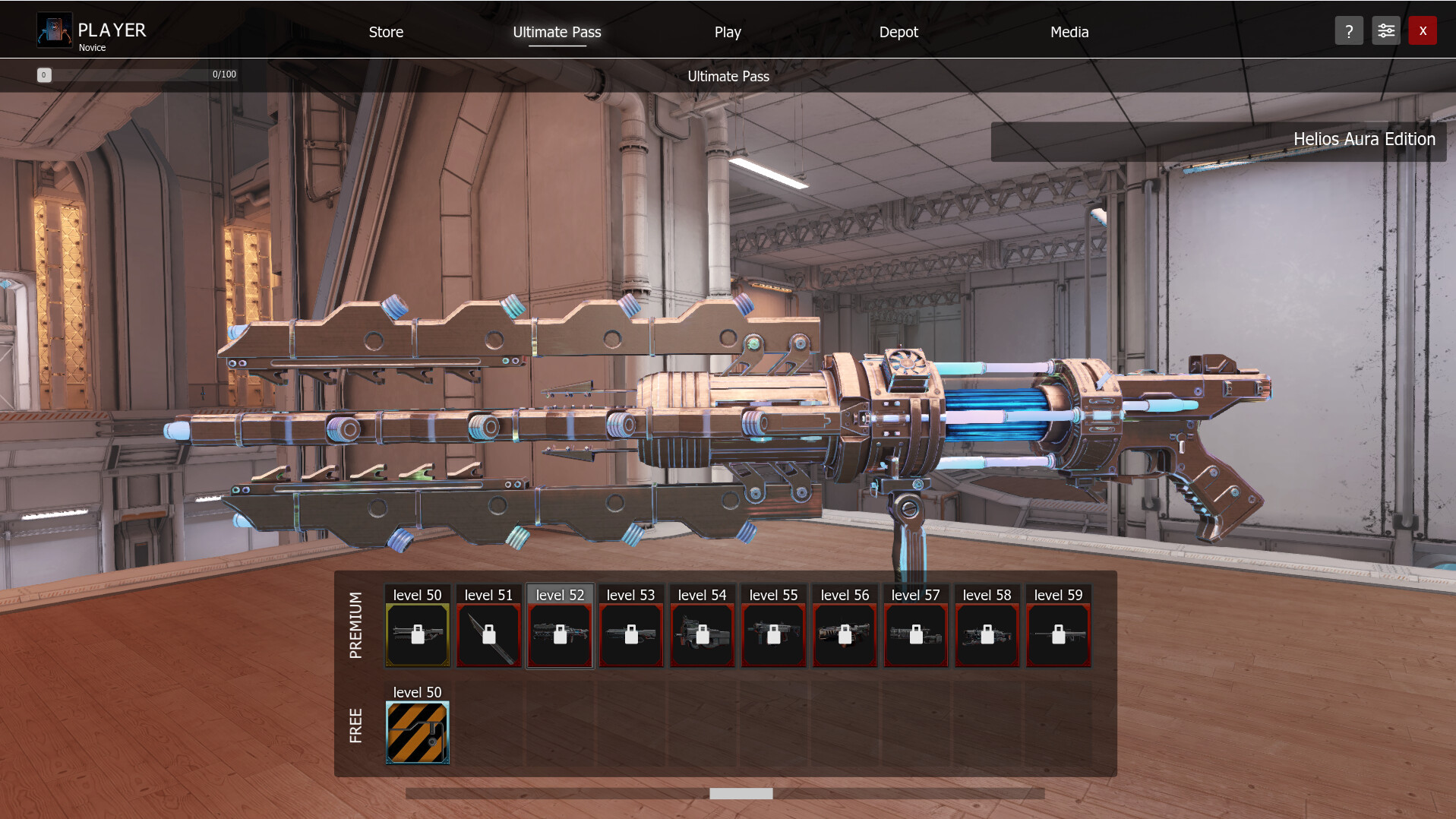The image size is (1456, 819).
Task: Select the locked level 59 weapon reward
Action: click(1058, 634)
